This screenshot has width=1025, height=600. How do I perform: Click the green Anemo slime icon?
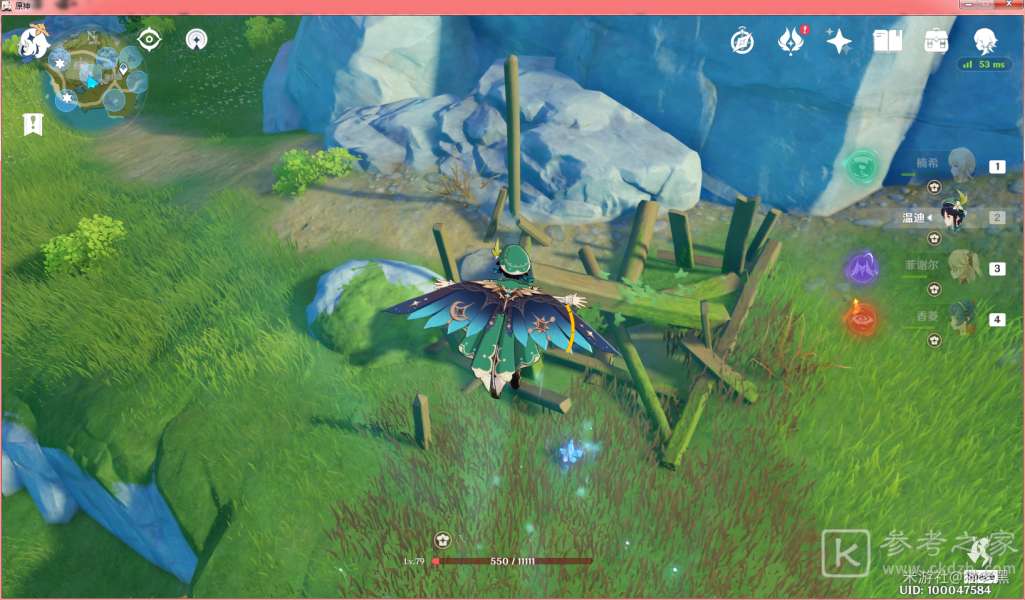pyautogui.click(x=861, y=167)
